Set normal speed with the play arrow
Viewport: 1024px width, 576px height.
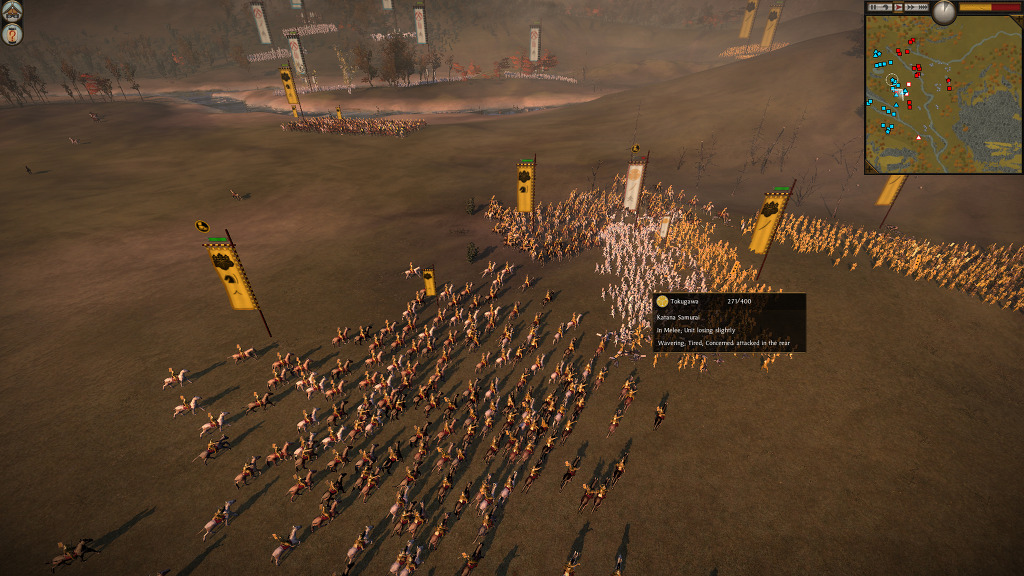click(898, 7)
